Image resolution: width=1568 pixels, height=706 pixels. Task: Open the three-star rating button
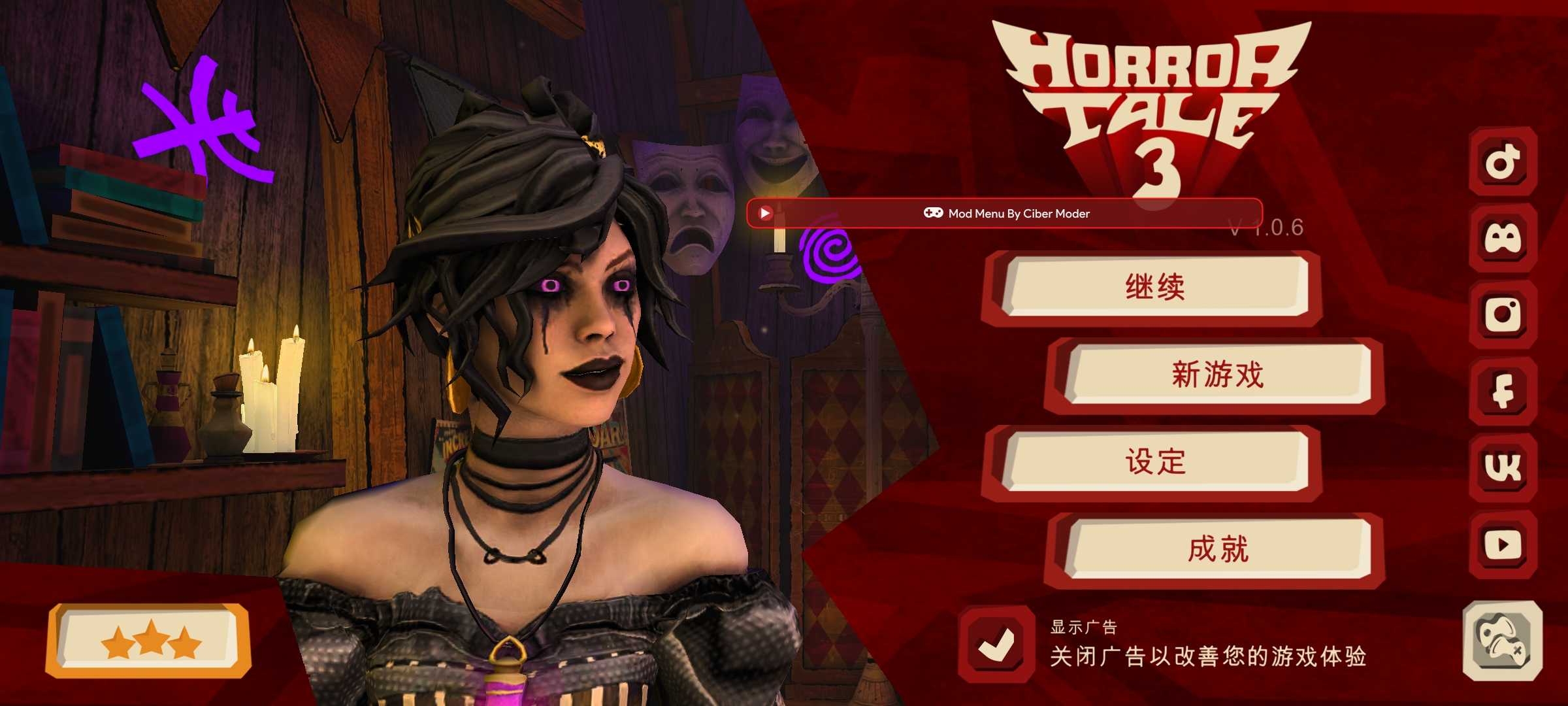pyautogui.click(x=150, y=641)
